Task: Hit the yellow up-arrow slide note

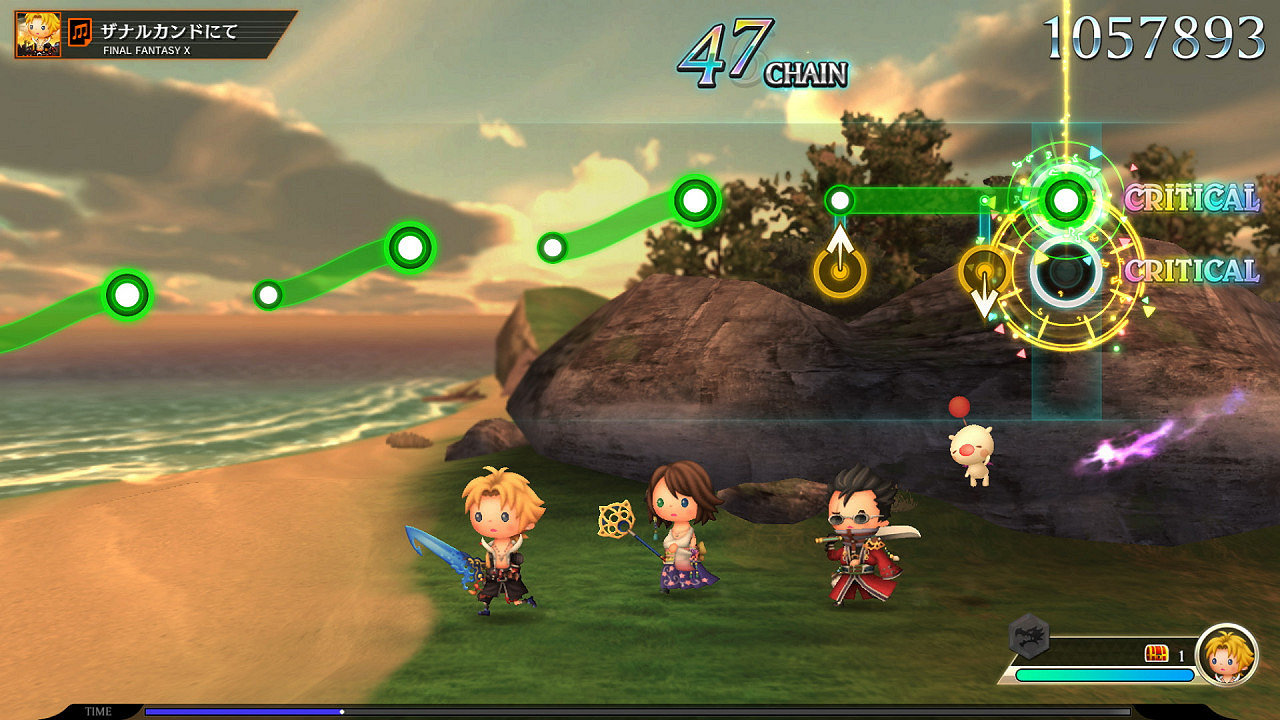Action: pos(840,270)
